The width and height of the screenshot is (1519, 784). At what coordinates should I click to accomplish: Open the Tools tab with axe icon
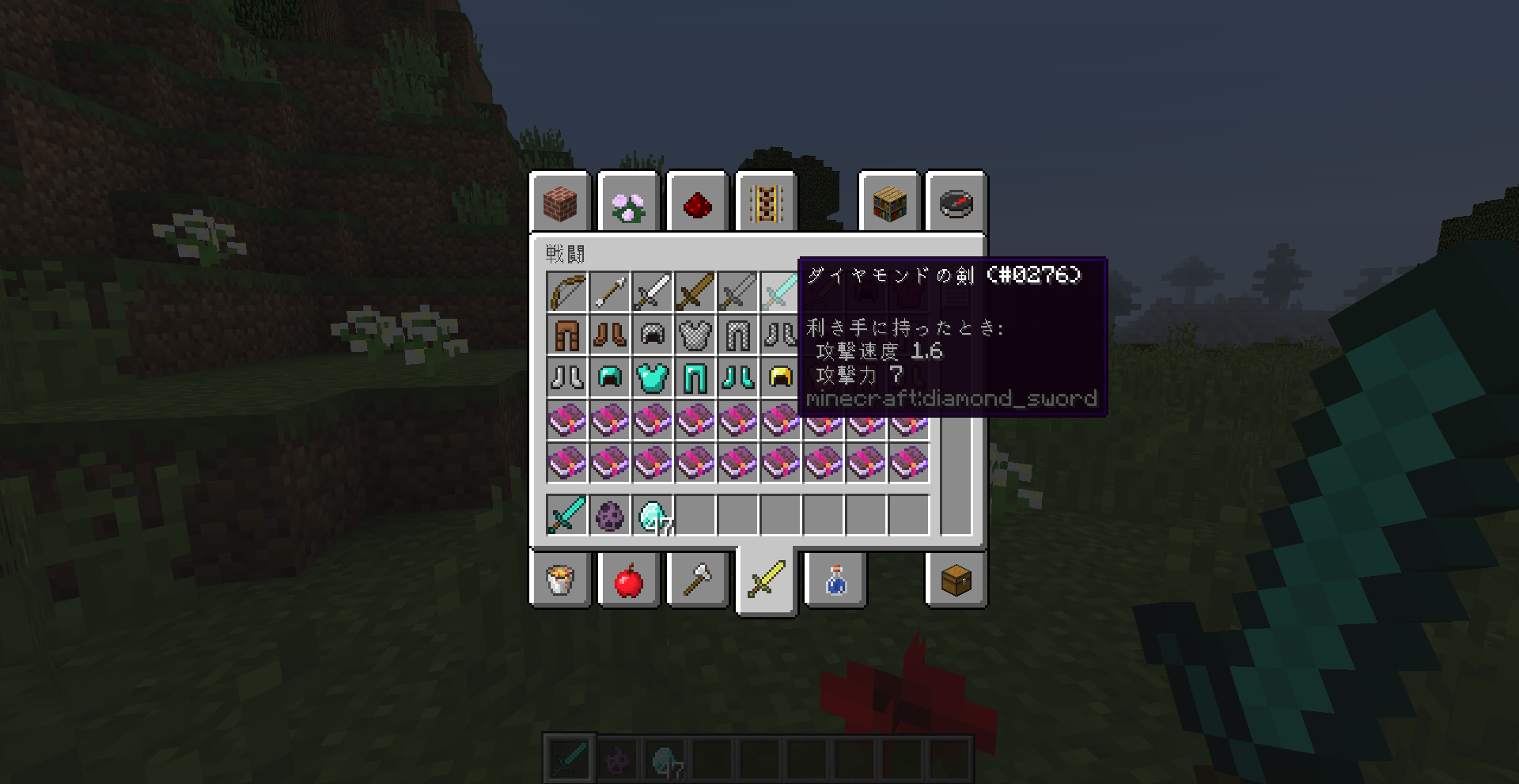coord(698,581)
